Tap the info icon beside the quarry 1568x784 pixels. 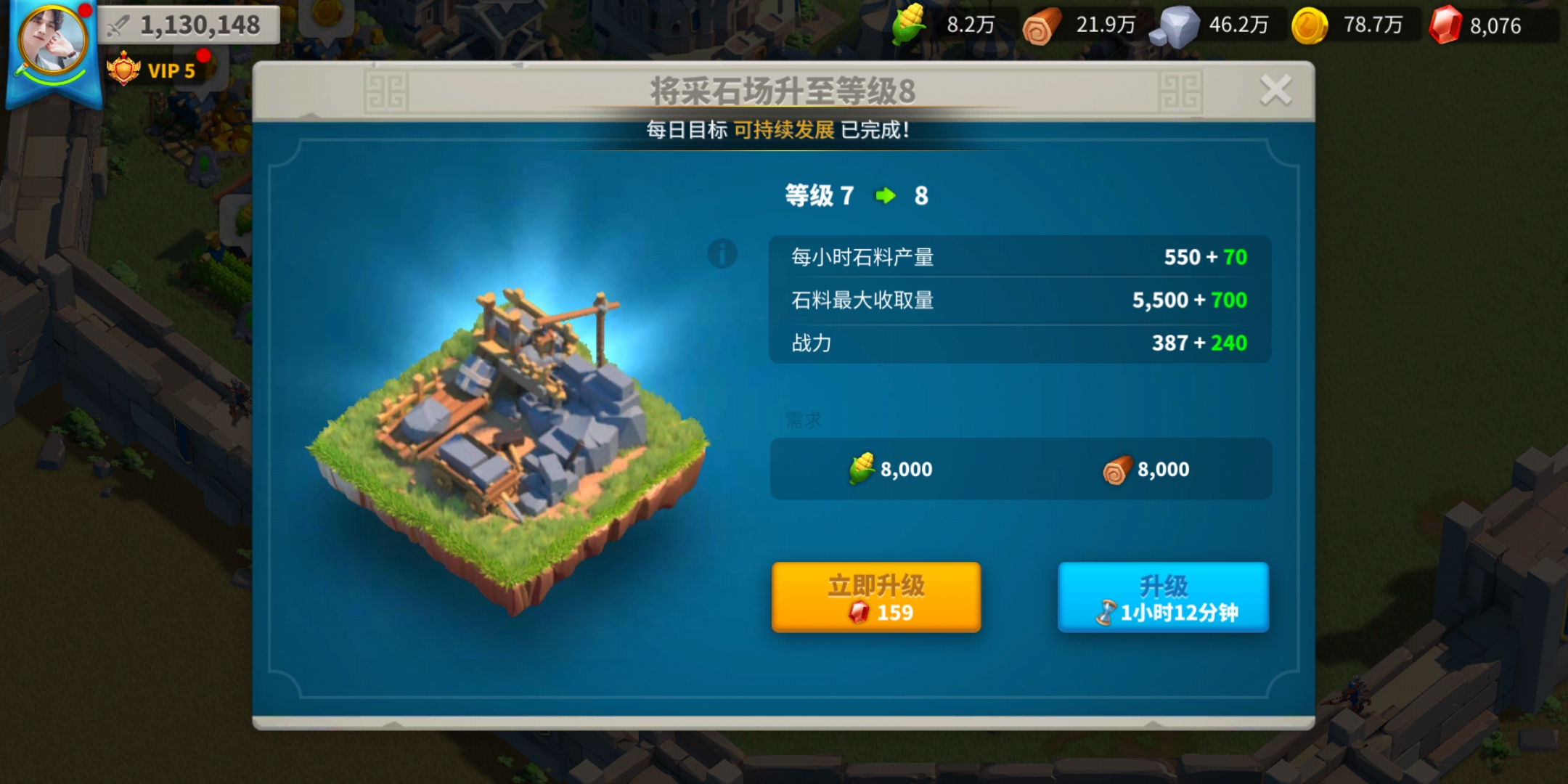(x=721, y=254)
